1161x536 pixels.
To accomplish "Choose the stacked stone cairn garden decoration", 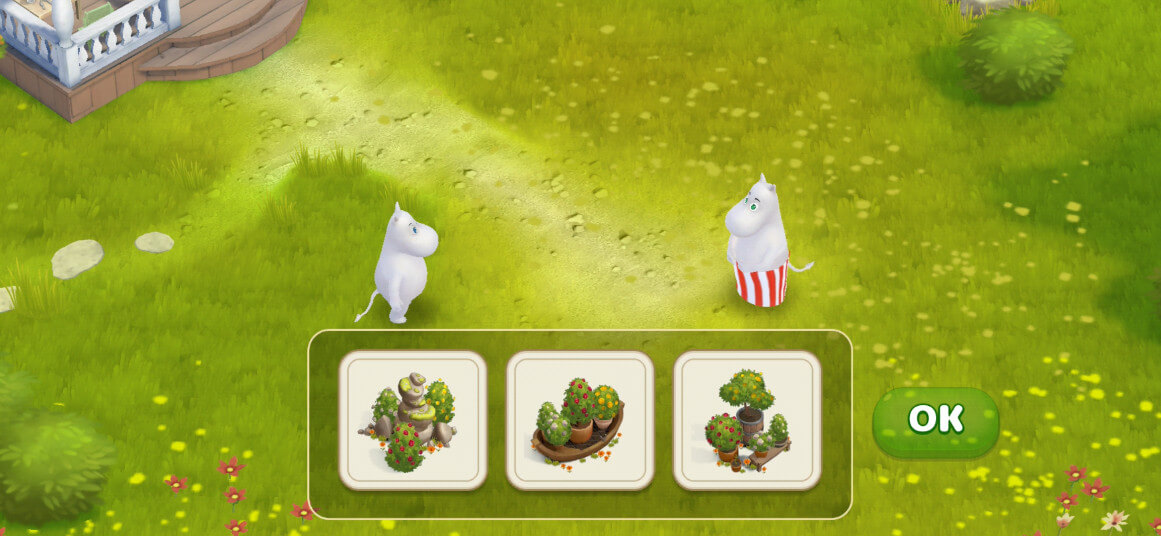I will [413, 420].
